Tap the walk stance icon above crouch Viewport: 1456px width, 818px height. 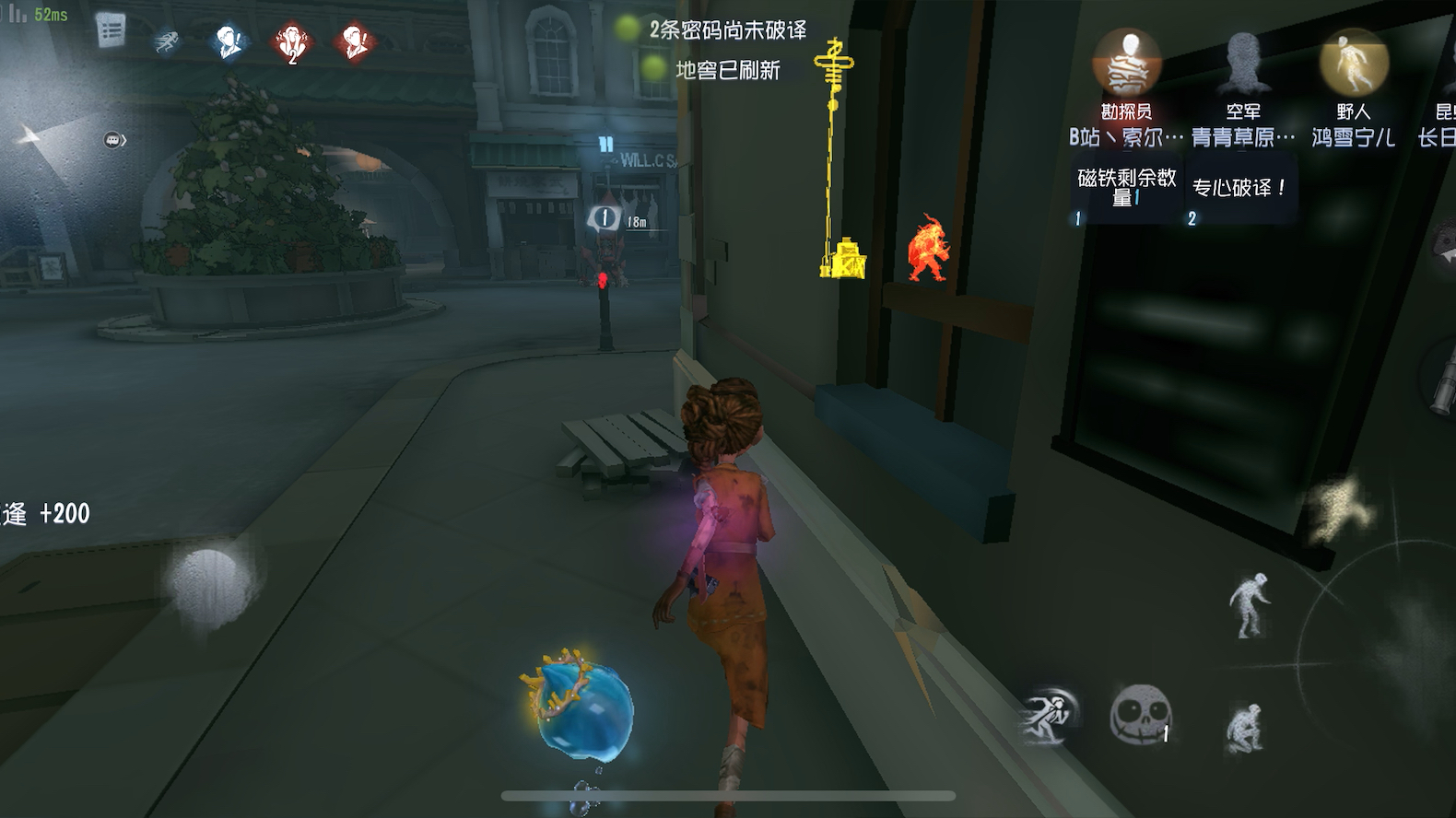click(x=1248, y=603)
